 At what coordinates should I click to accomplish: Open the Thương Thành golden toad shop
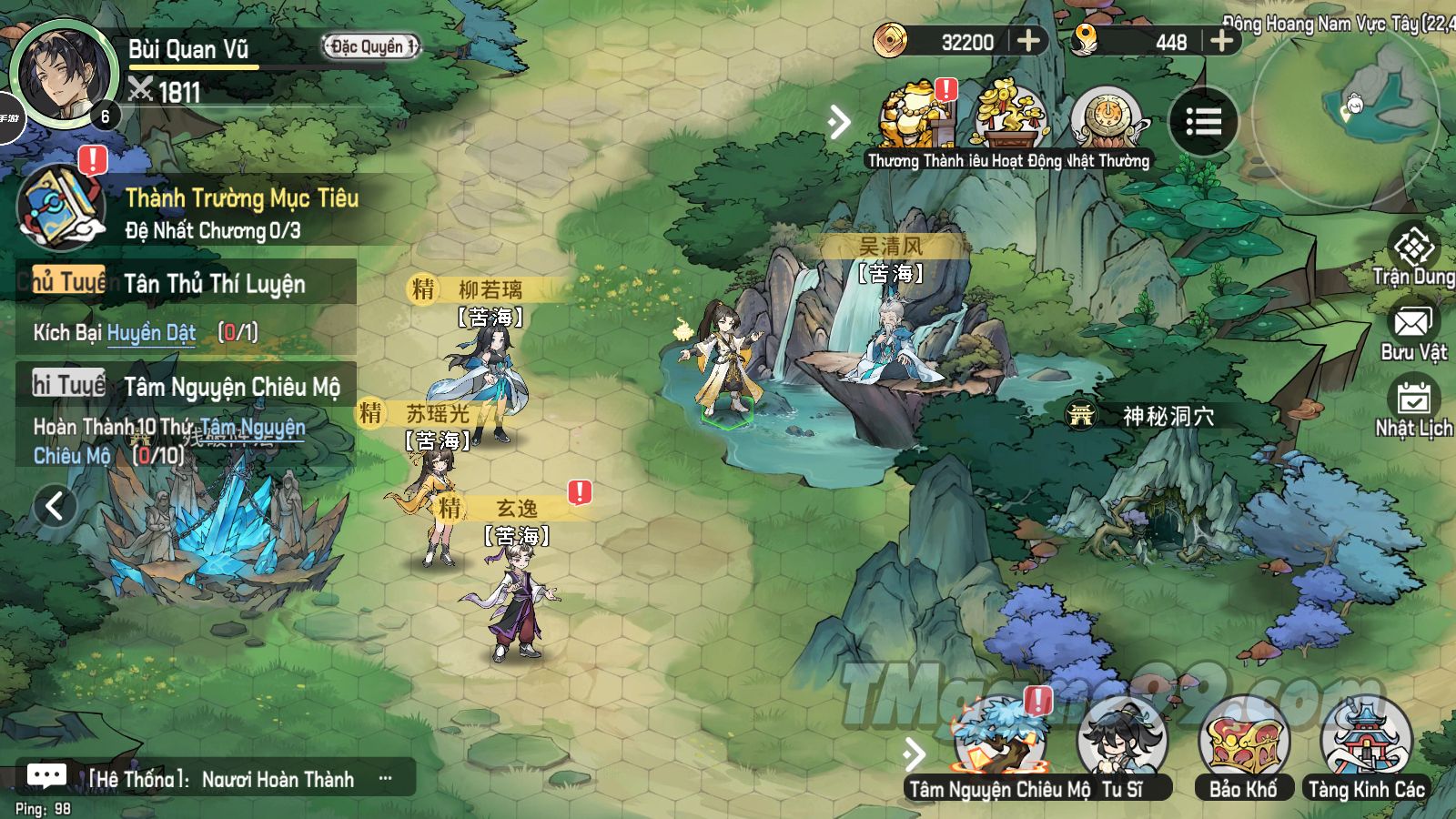coord(915,118)
